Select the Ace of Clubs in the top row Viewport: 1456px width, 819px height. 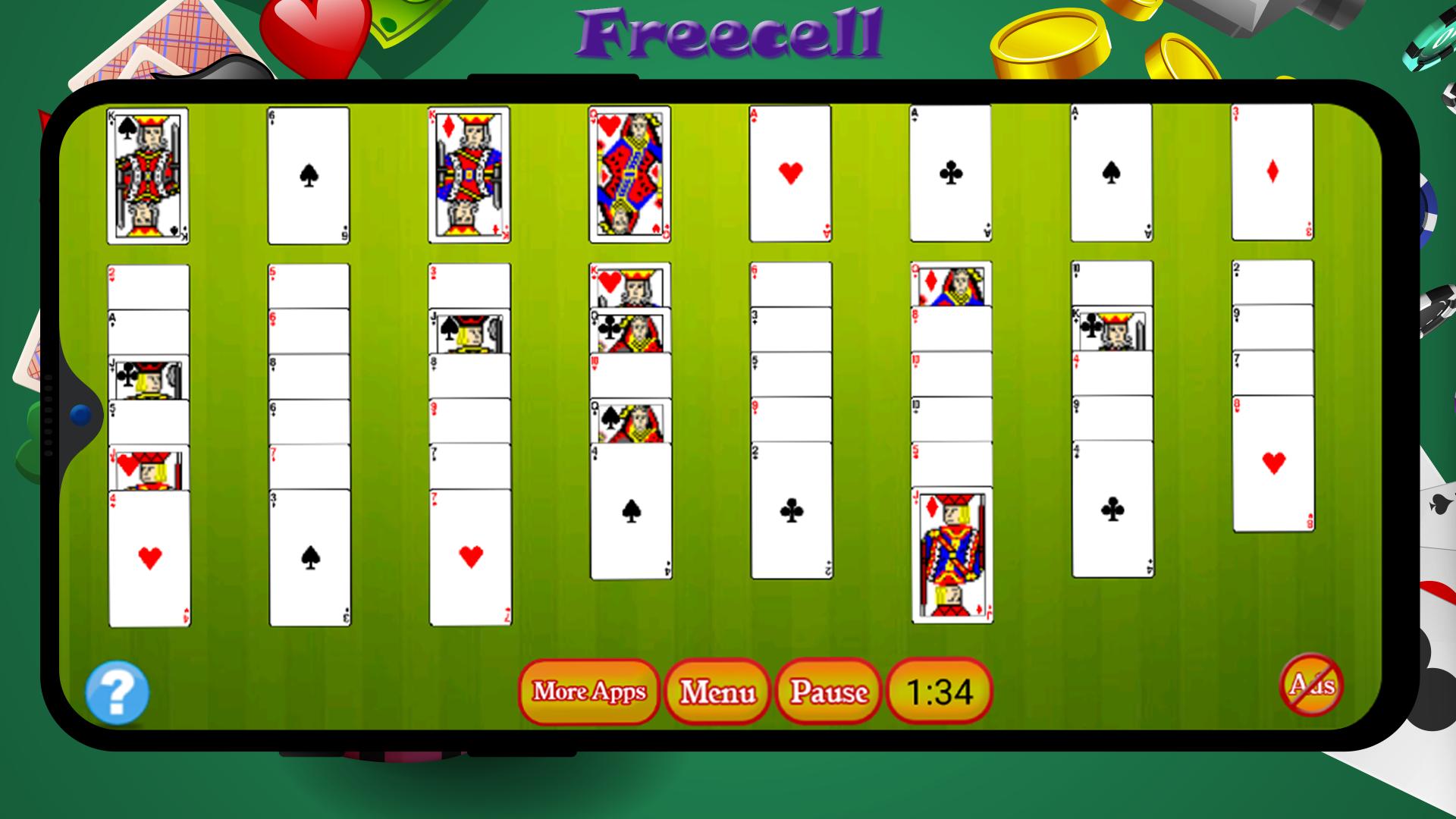(950, 174)
